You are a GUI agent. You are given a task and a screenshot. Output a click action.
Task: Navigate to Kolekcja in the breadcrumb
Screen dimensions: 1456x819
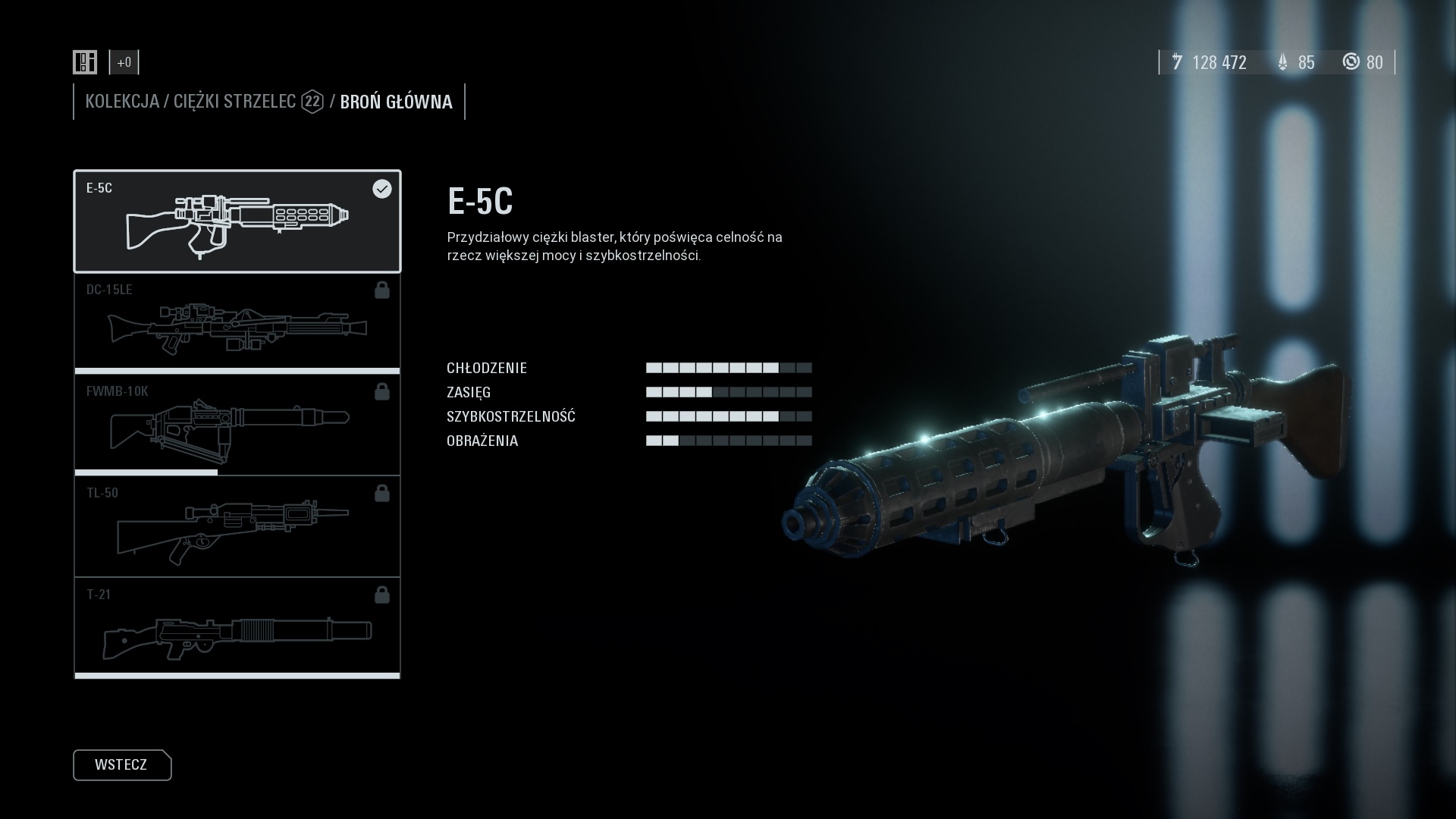[x=122, y=102]
